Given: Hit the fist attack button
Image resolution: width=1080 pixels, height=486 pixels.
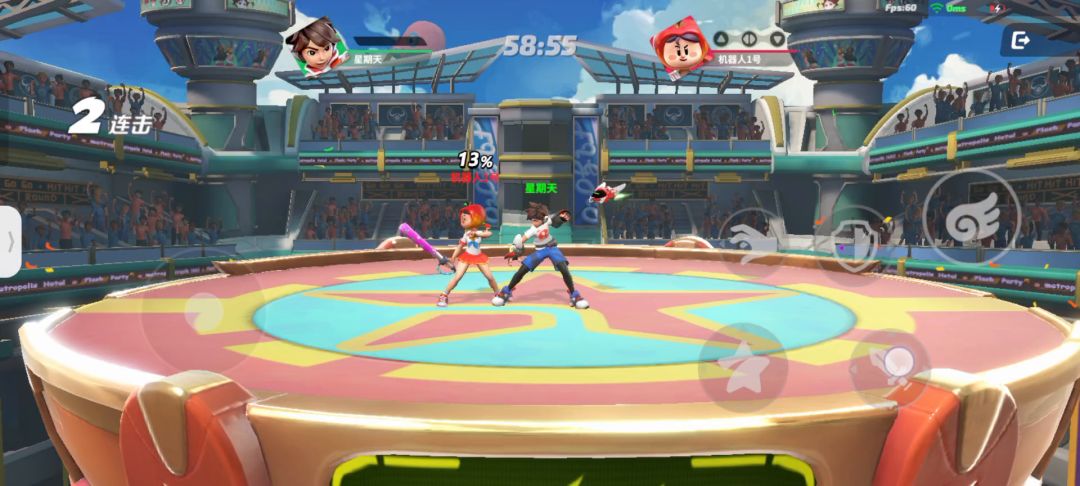Looking at the screenshot, I should pyautogui.click(x=889, y=367).
